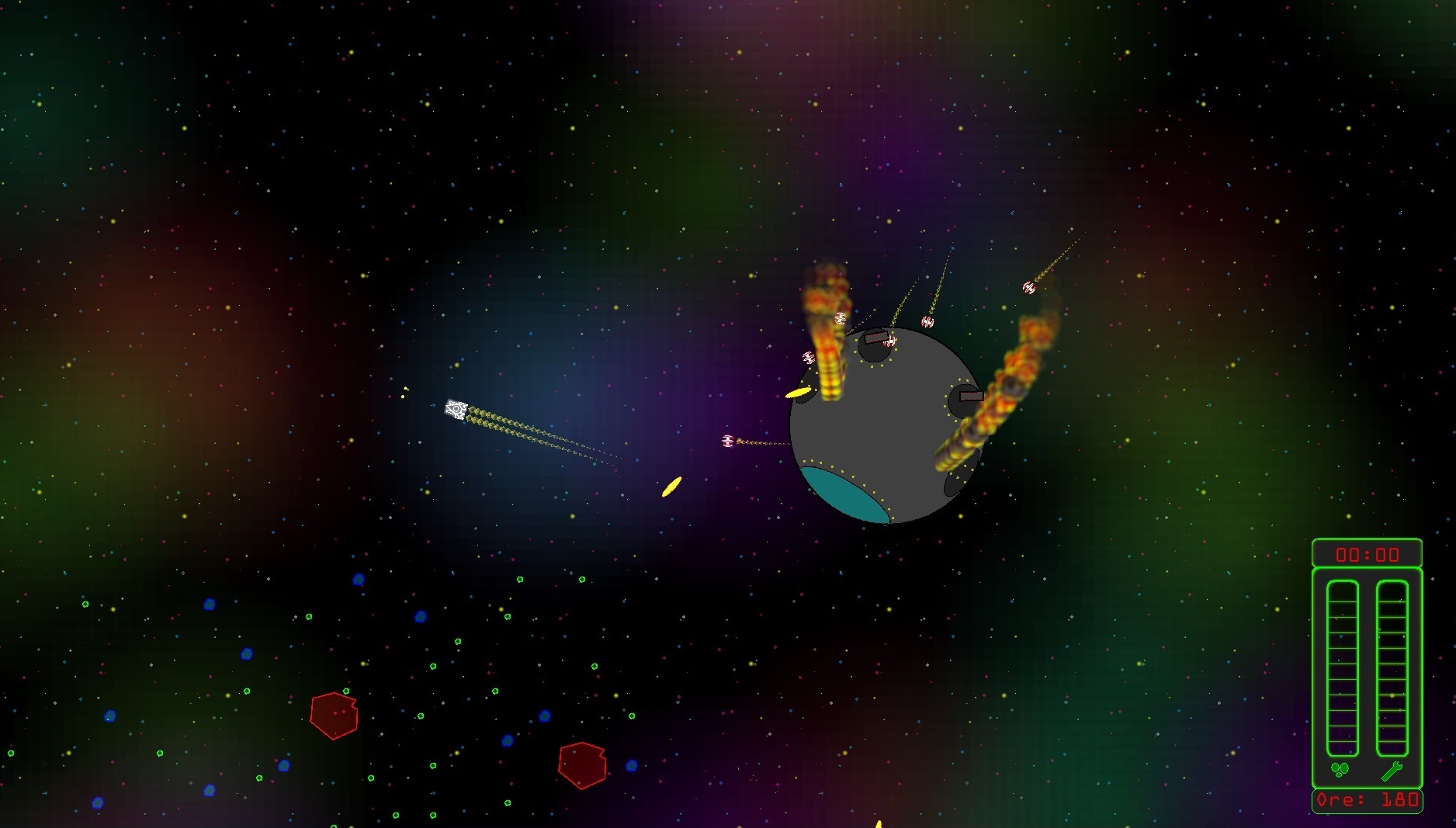Select the red asteroid near bottom center
This screenshot has width=1456, height=828.
[x=581, y=764]
